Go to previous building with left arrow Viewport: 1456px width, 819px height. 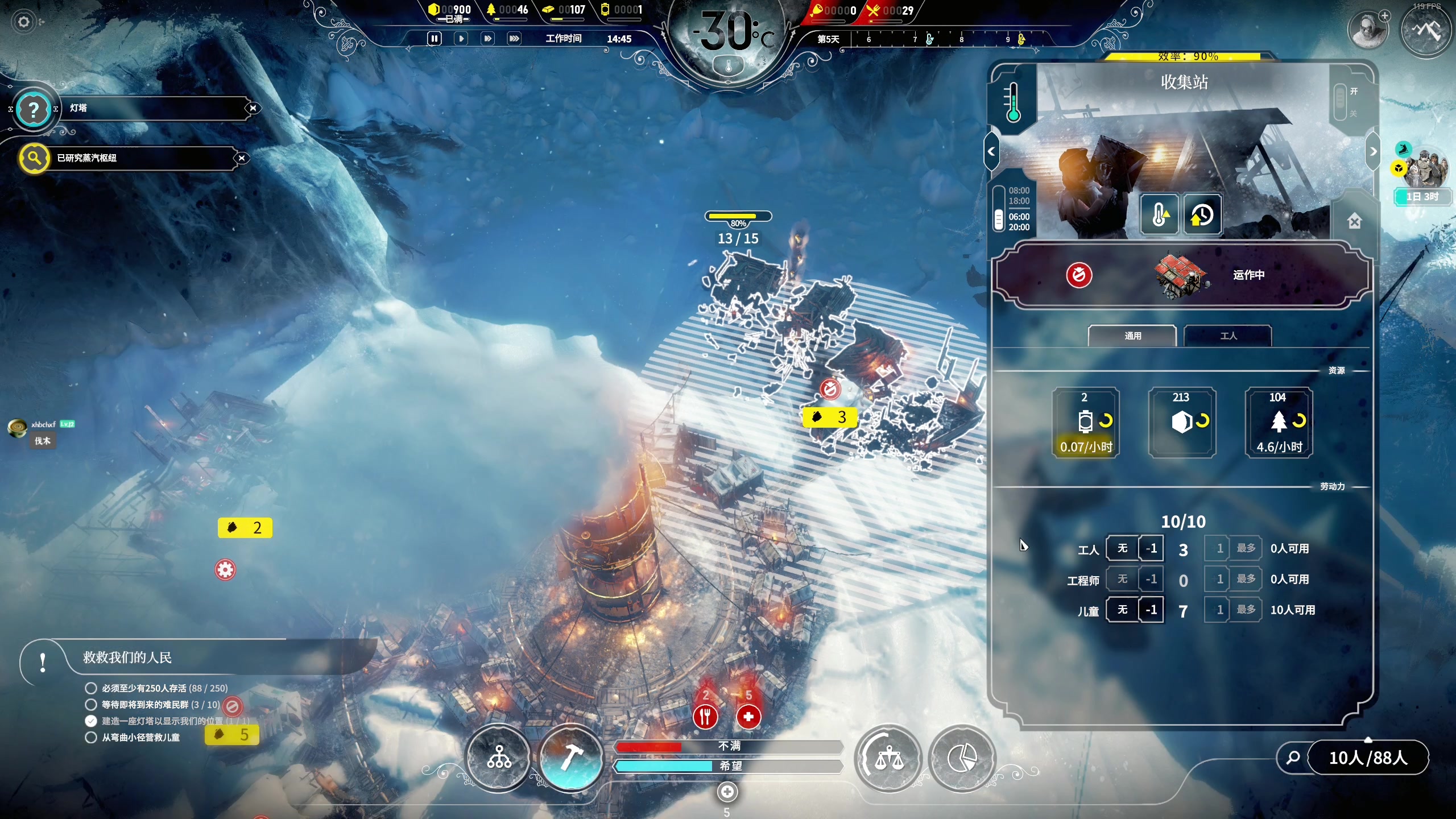click(991, 152)
